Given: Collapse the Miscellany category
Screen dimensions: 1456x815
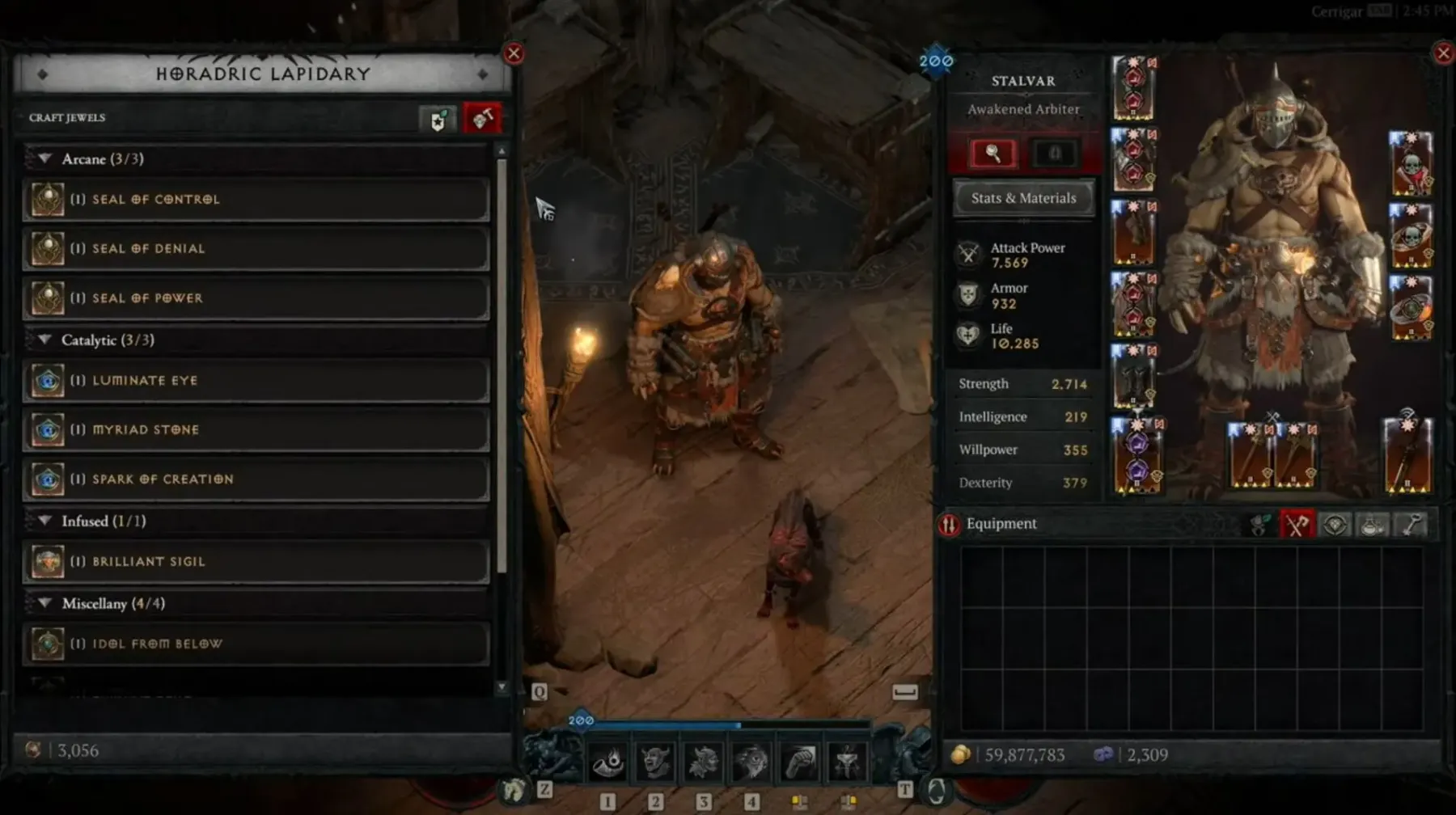Looking at the screenshot, I should point(45,604).
